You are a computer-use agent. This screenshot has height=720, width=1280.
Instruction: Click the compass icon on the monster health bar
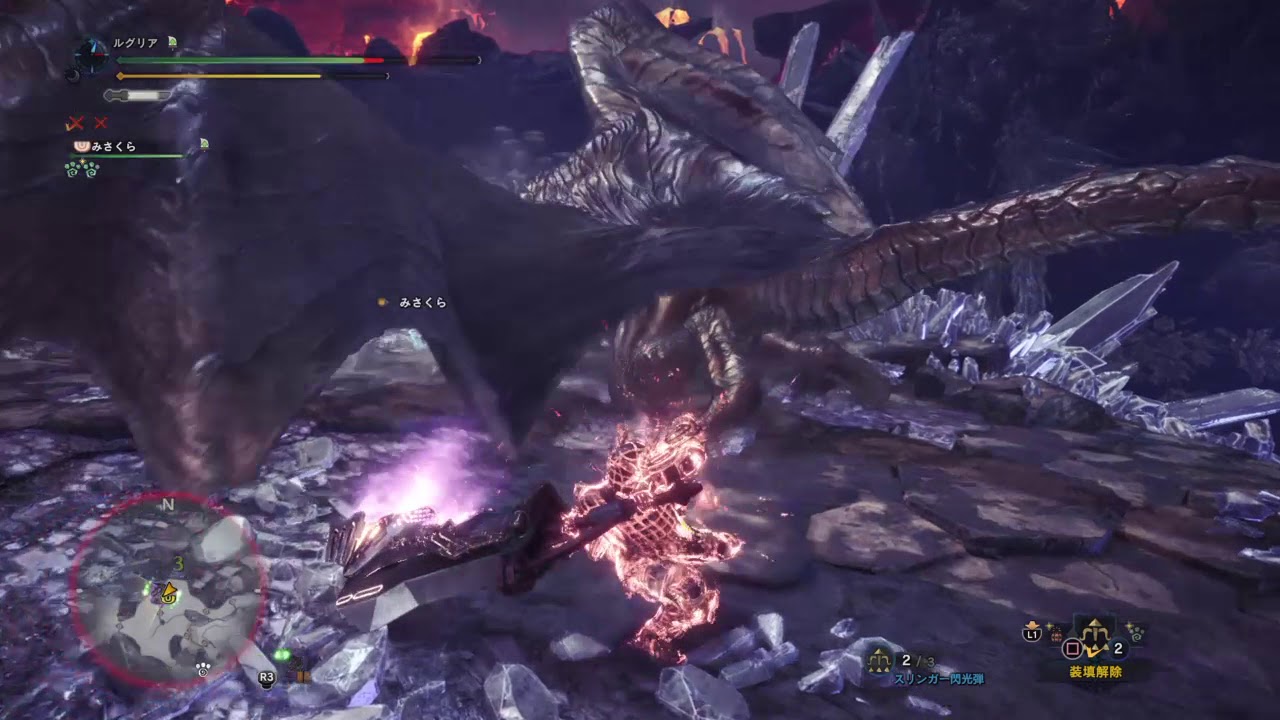91,54
